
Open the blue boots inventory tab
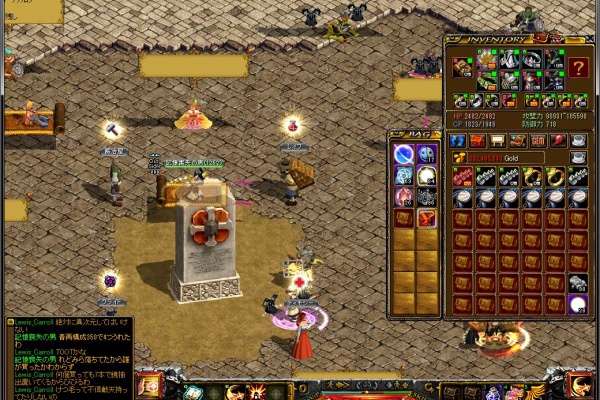[458, 141]
